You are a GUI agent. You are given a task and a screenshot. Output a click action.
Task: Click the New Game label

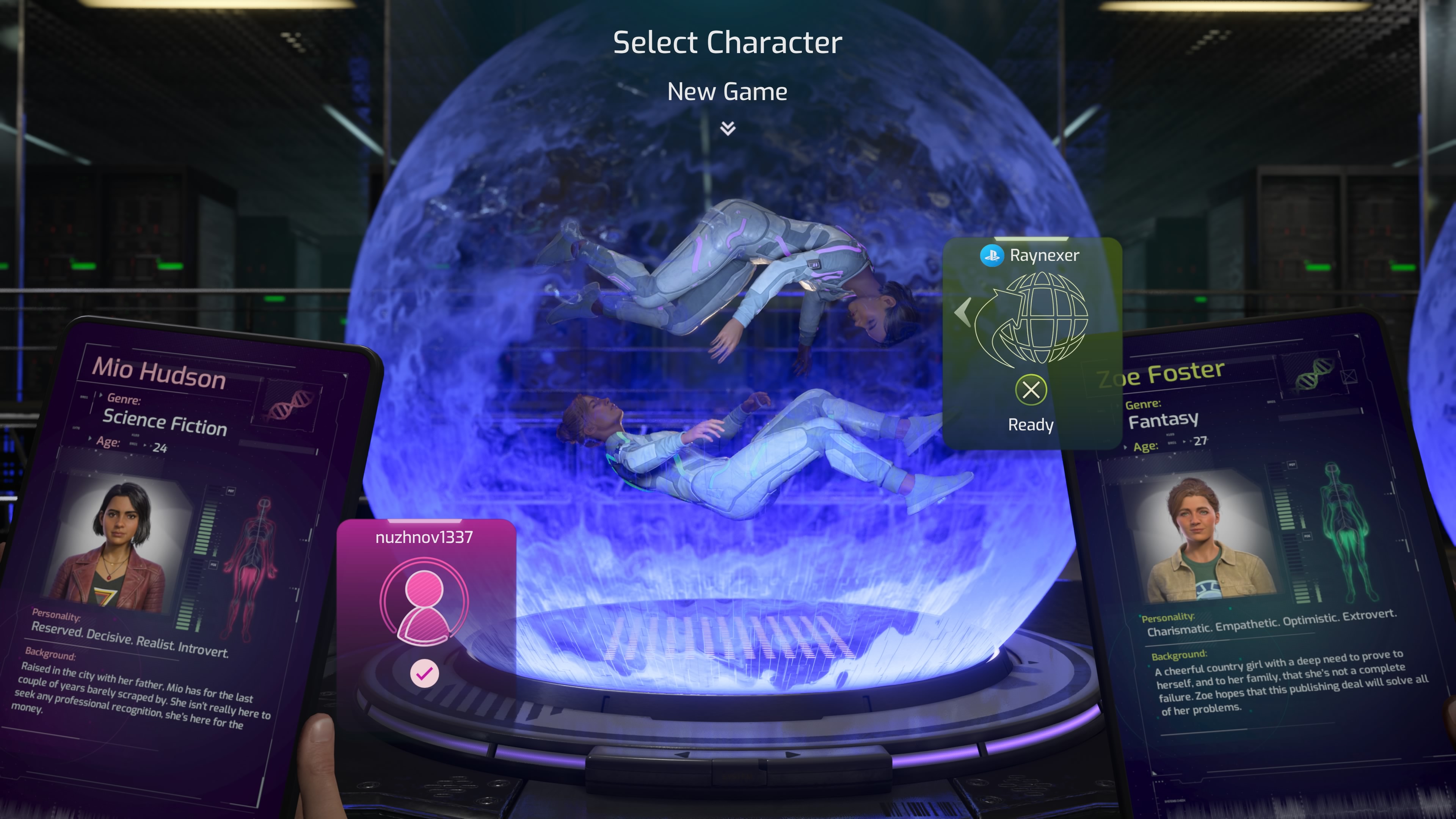coord(728,91)
